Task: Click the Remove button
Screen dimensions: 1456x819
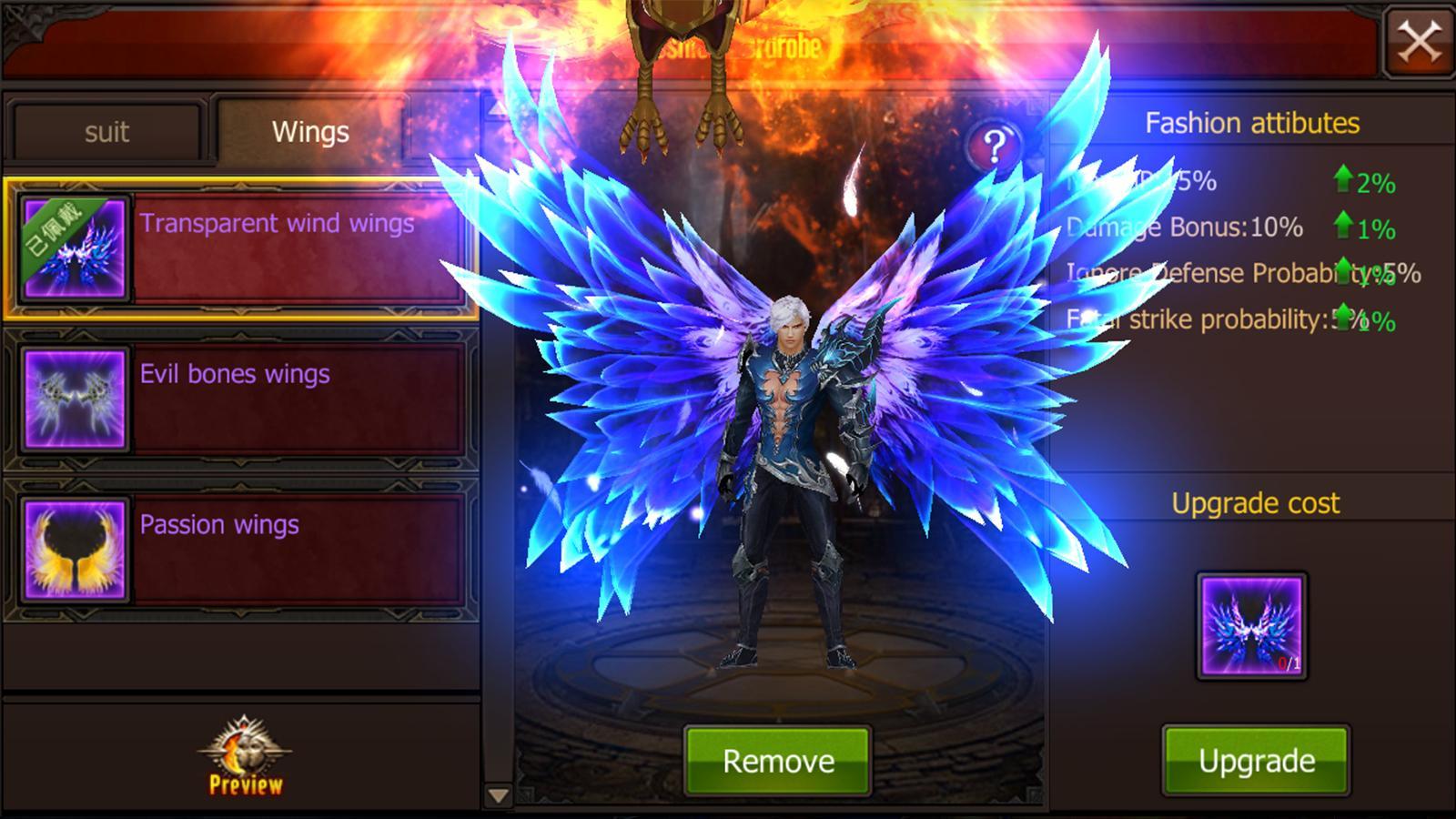Action: point(778,759)
